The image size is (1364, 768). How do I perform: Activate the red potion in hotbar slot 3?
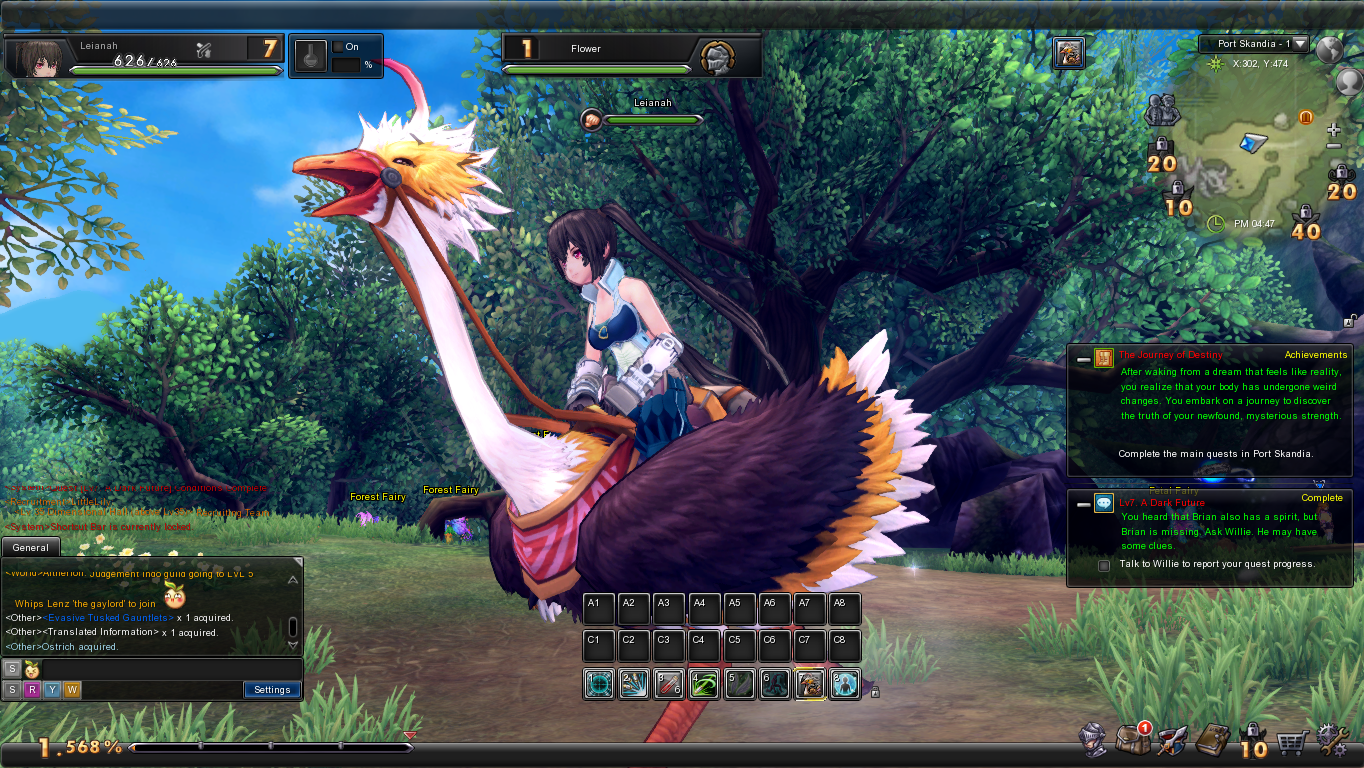coord(669,685)
